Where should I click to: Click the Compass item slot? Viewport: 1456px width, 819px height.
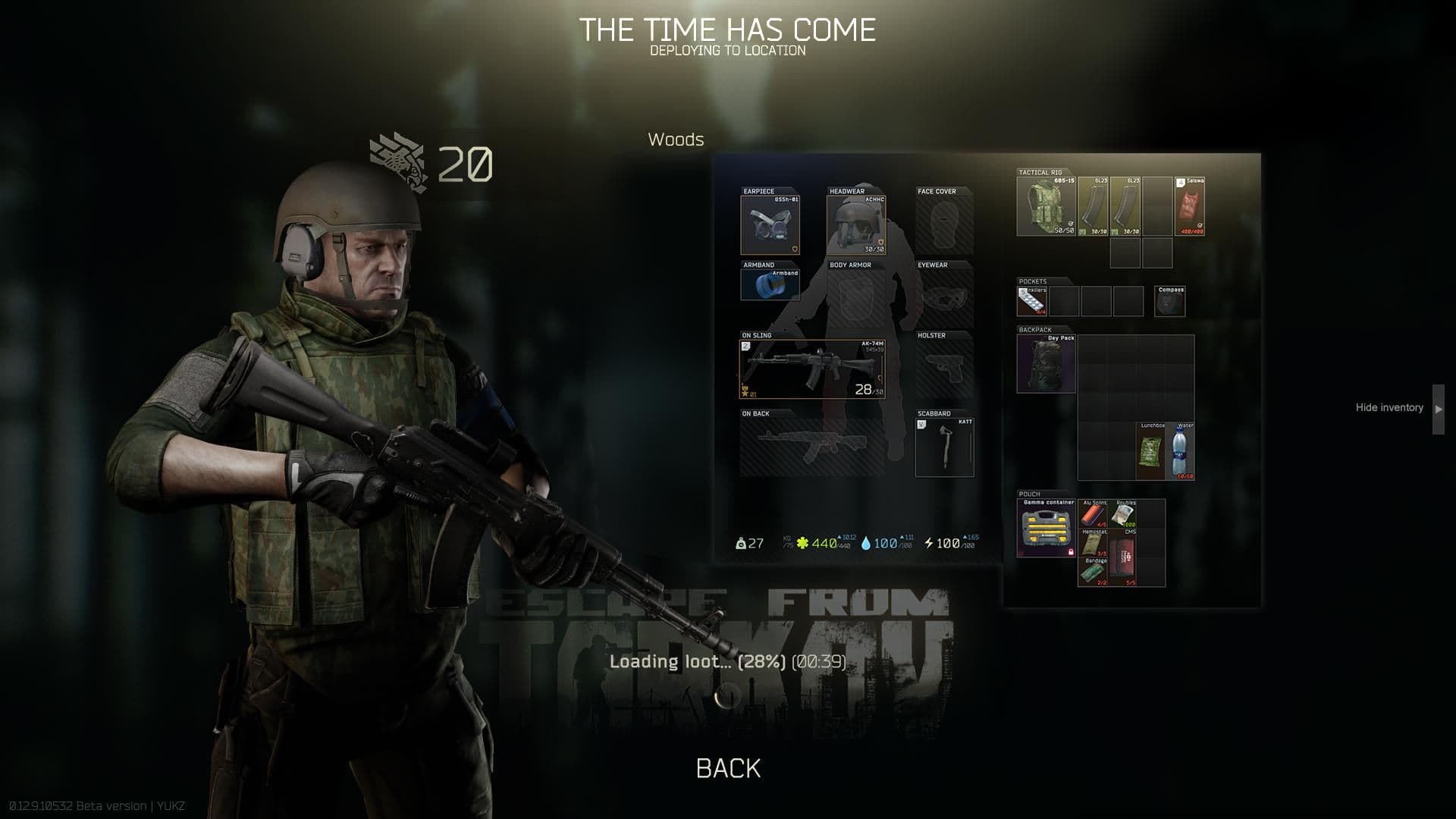tap(1169, 300)
